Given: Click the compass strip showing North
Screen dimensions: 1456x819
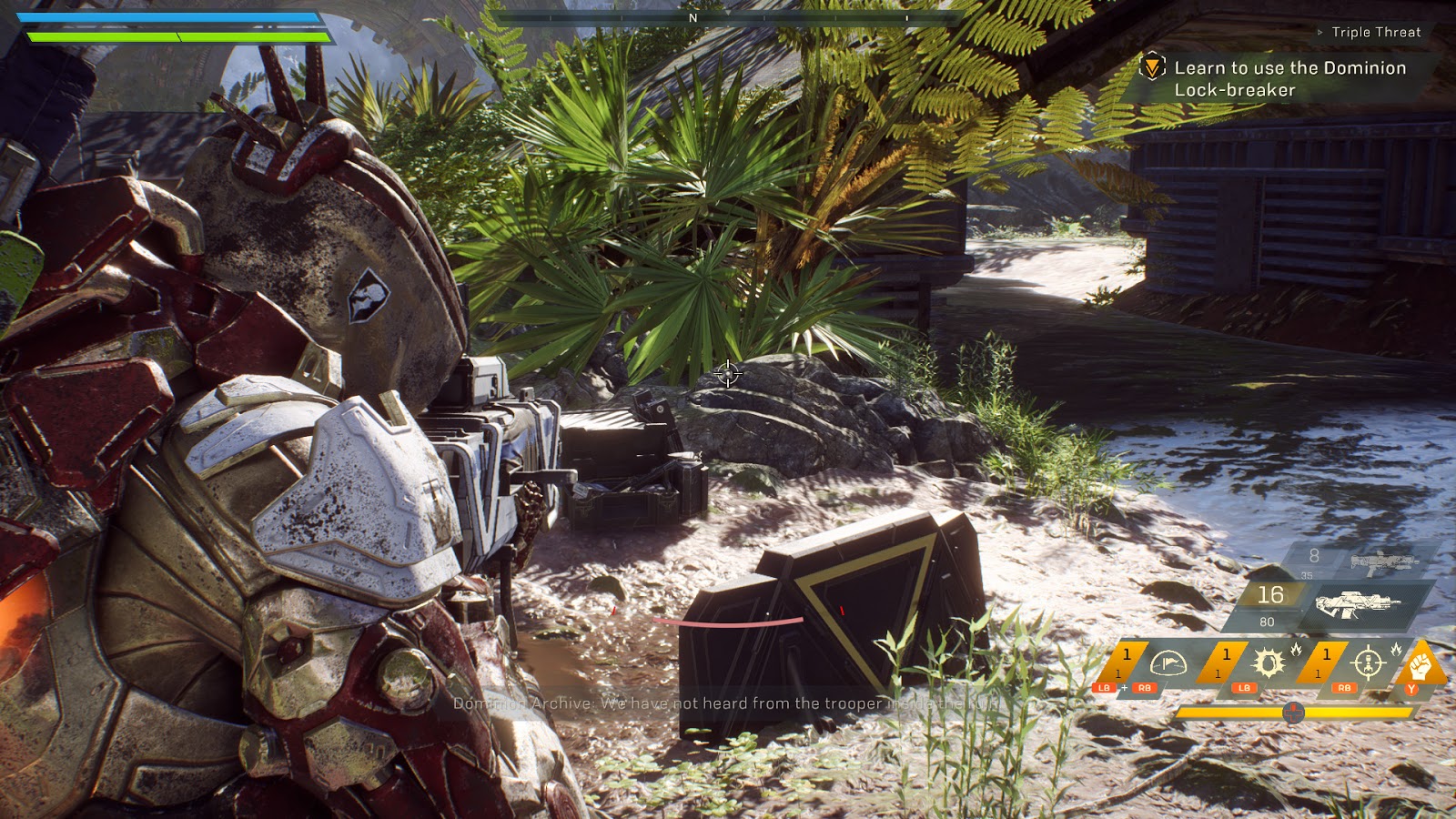Looking at the screenshot, I should [693, 17].
